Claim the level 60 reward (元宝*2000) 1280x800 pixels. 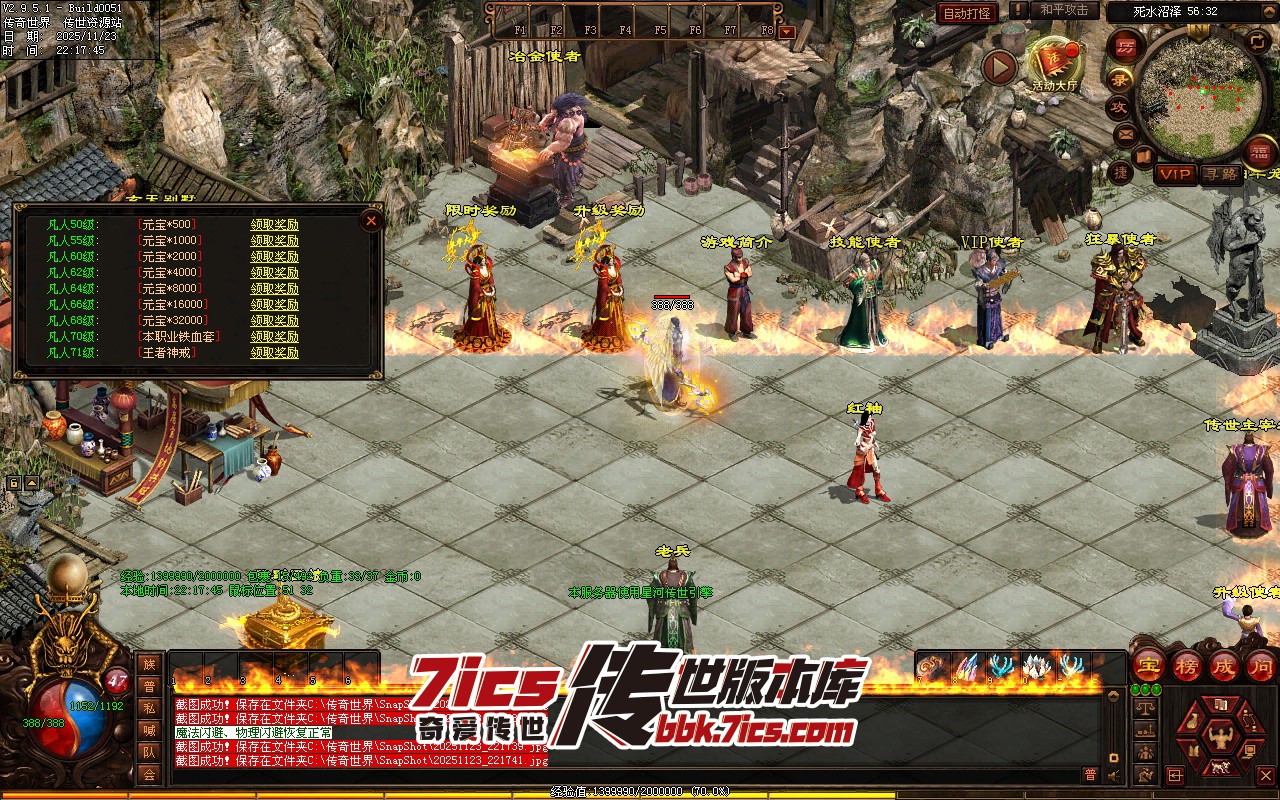pos(274,257)
